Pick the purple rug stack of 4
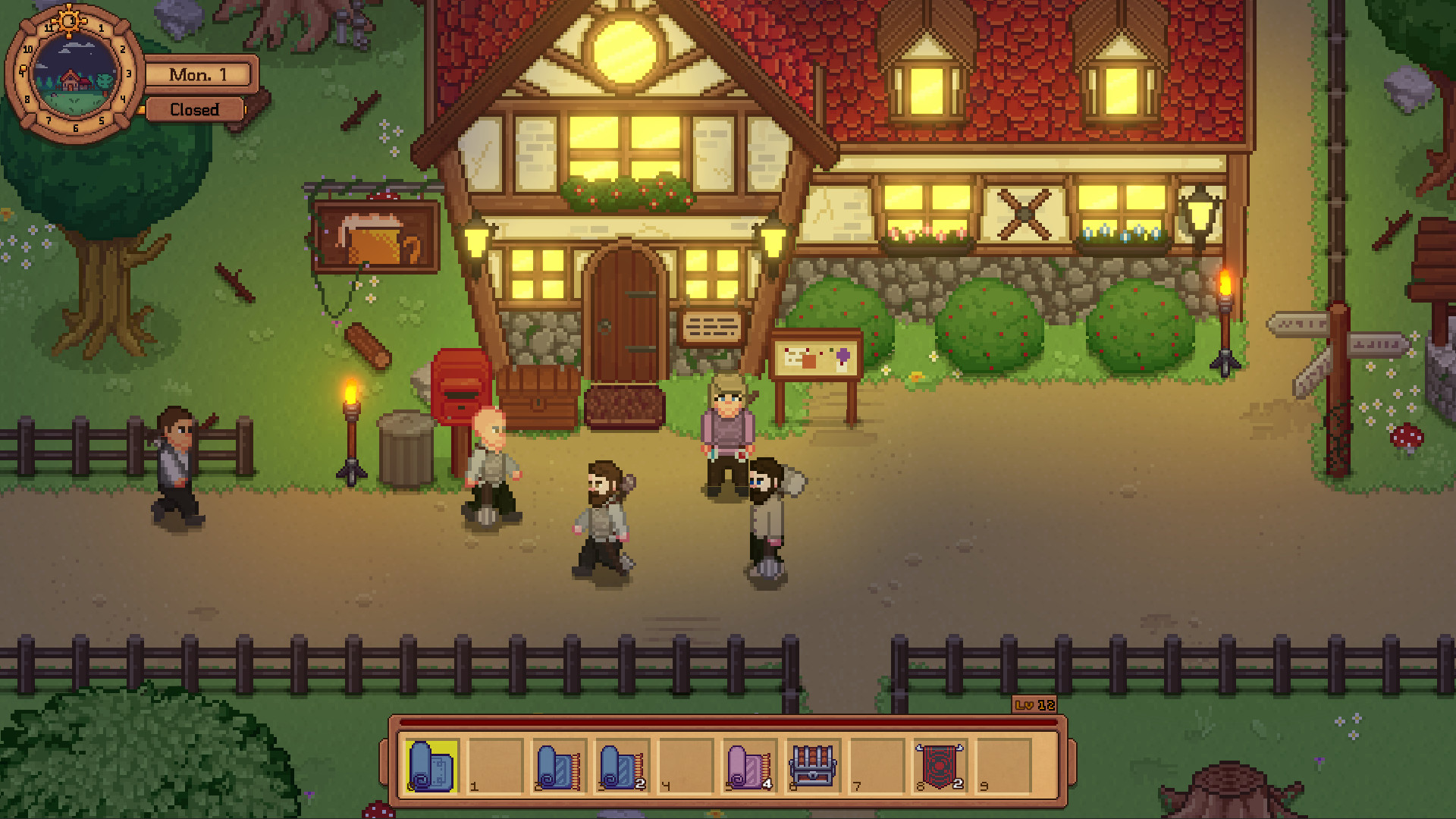This screenshot has width=1456, height=819. (x=750, y=766)
